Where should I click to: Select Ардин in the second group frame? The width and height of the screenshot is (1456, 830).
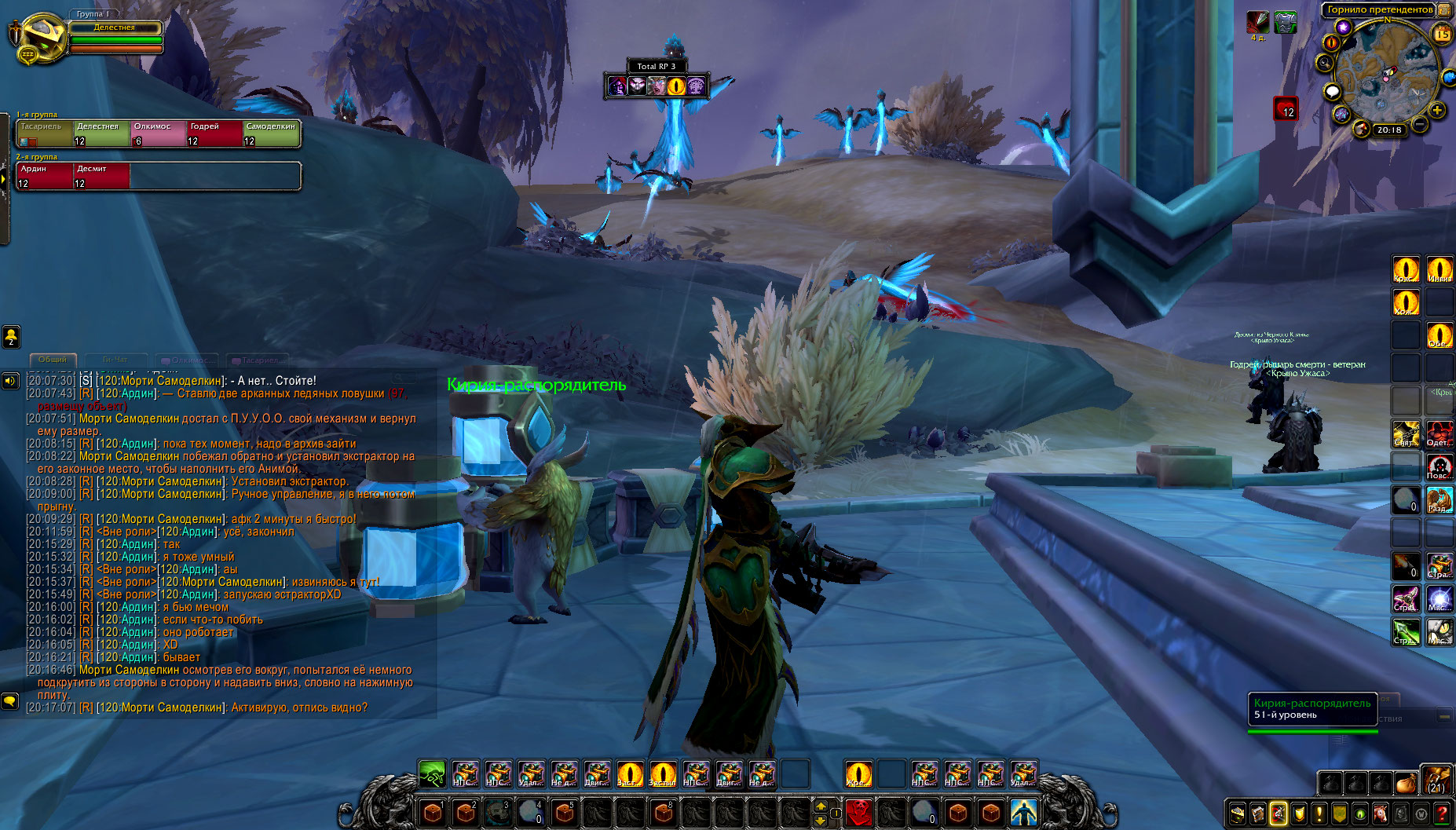tap(45, 176)
